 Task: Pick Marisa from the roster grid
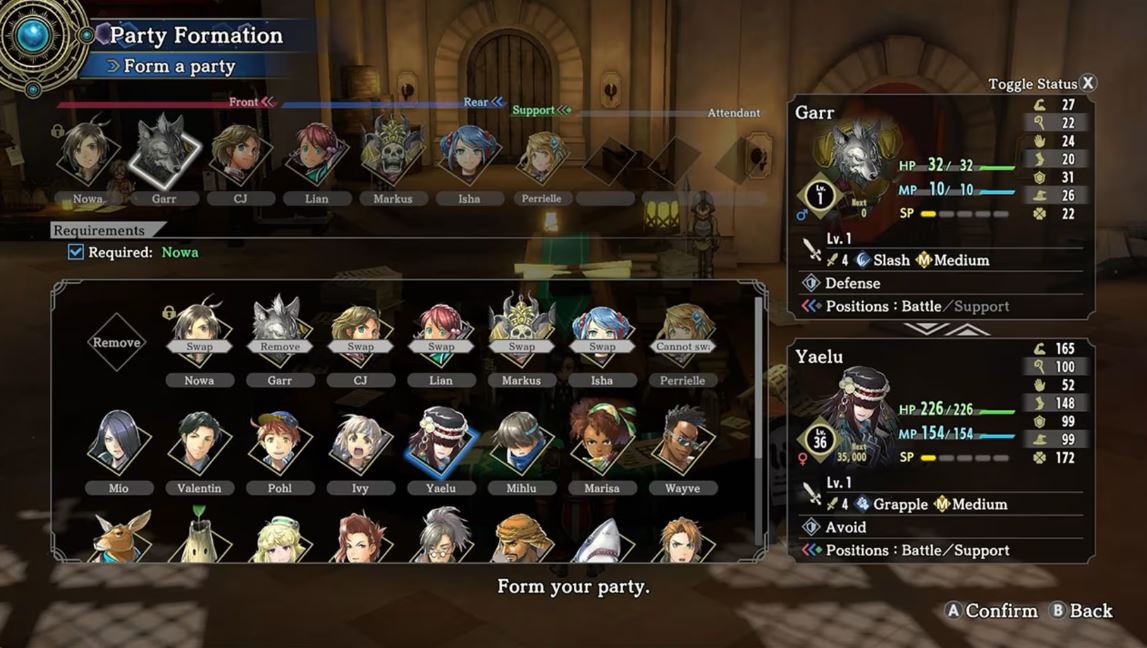pyautogui.click(x=601, y=442)
